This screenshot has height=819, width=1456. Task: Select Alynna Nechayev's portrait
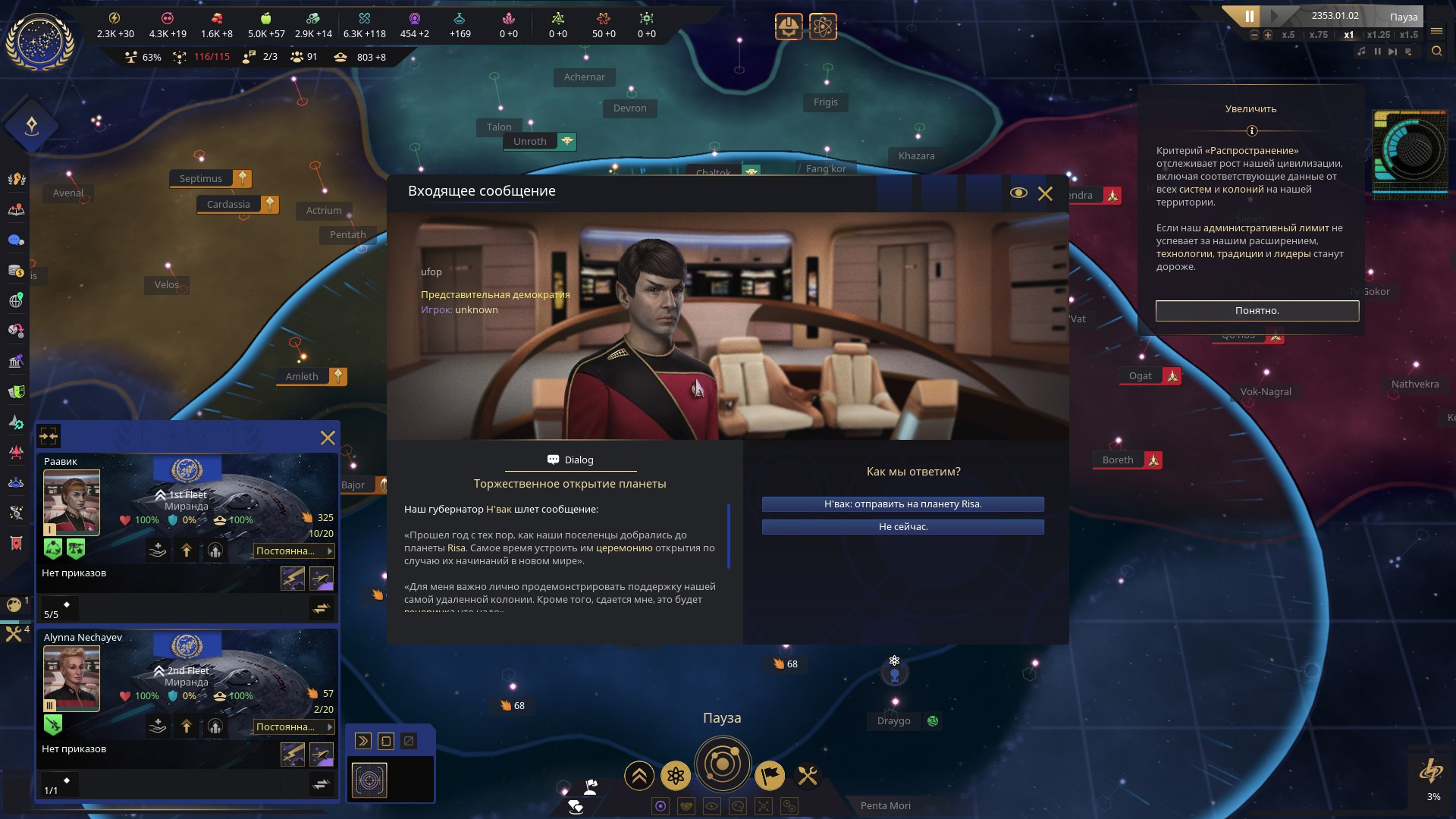pyautogui.click(x=71, y=678)
